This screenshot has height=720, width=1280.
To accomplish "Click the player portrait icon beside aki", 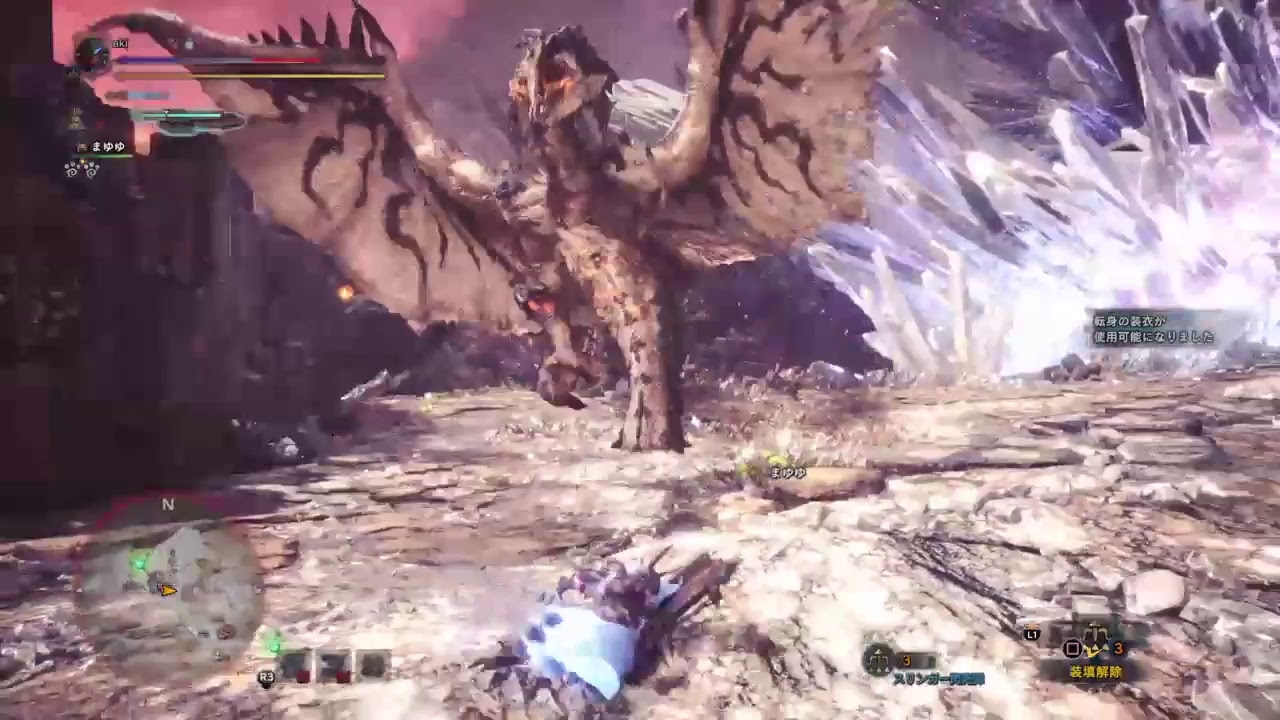I will point(92,54).
